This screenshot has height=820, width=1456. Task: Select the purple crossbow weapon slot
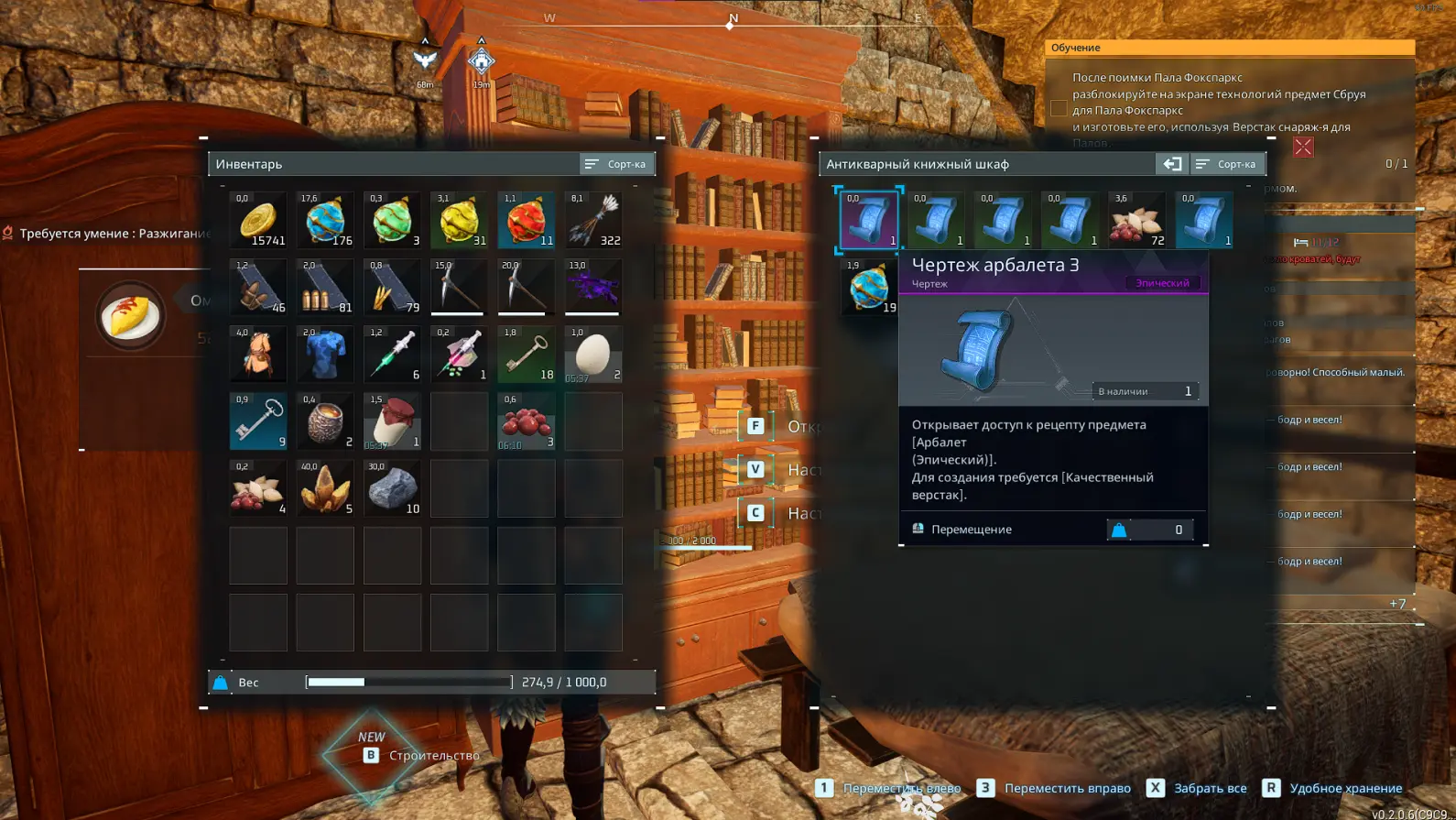592,288
